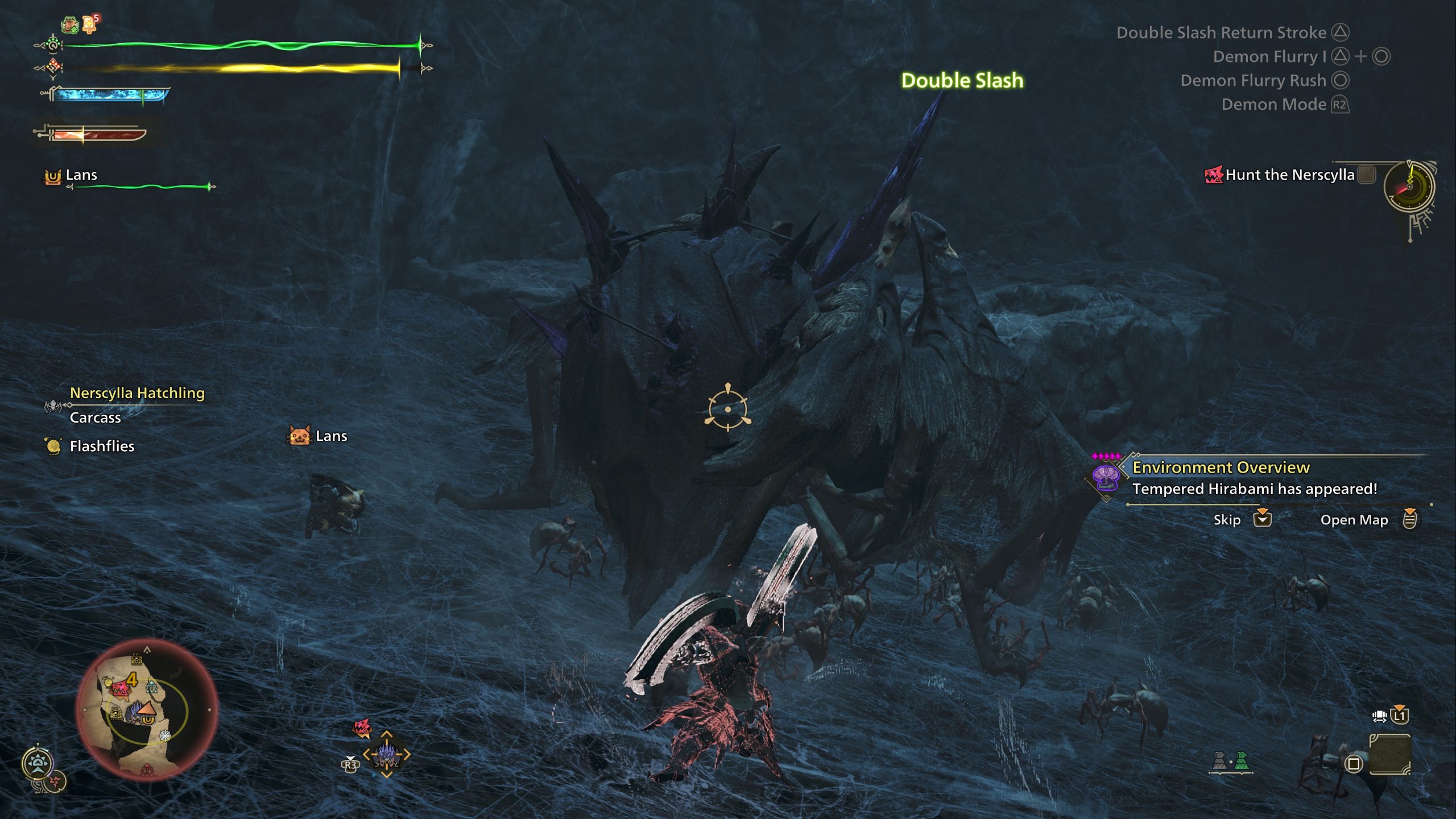Open the circular minimap
Image resolution: width=1456 pixels, height=819 pixels.
coord(147,709)
